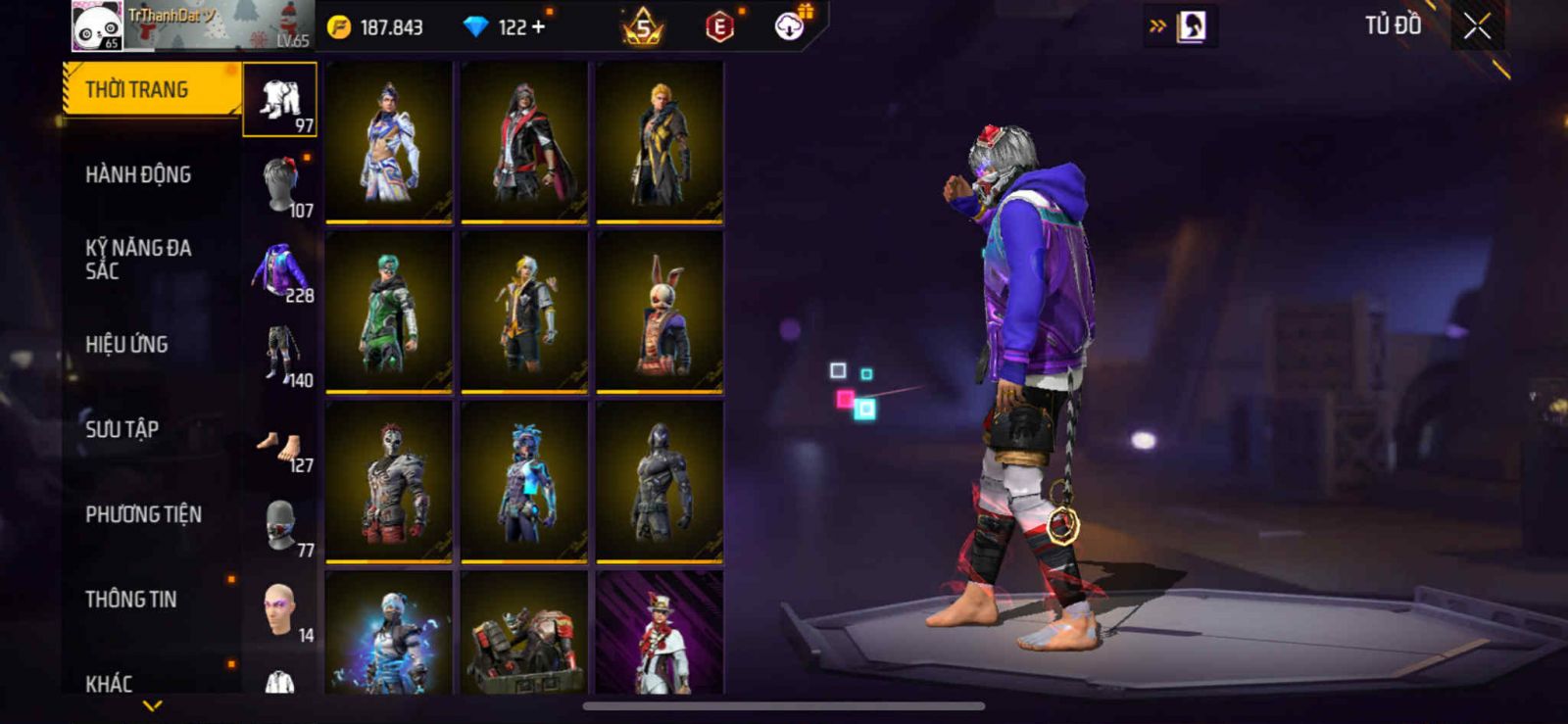Open the PHƯƠNG TIỆN tab
This screenshot has height=724, width=1568.
pyautogui.click(x=143, y=514)
